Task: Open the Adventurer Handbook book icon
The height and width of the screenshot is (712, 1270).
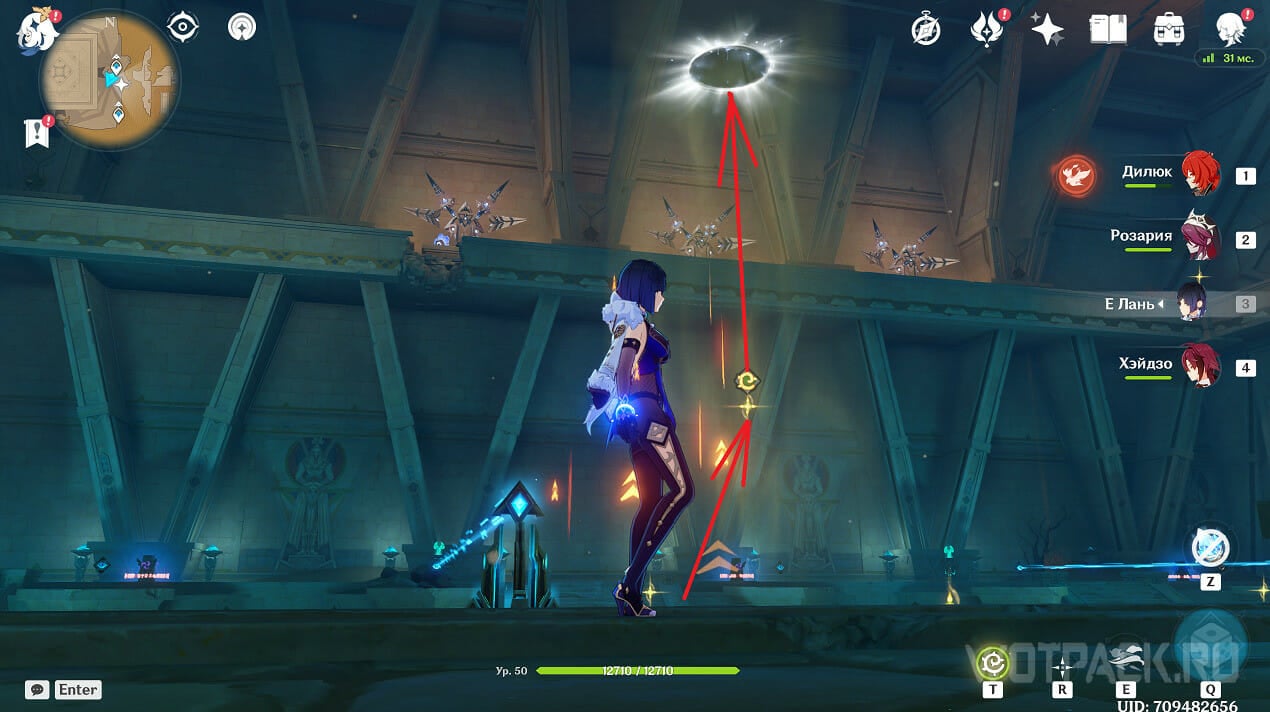Action: [1108, 30]
